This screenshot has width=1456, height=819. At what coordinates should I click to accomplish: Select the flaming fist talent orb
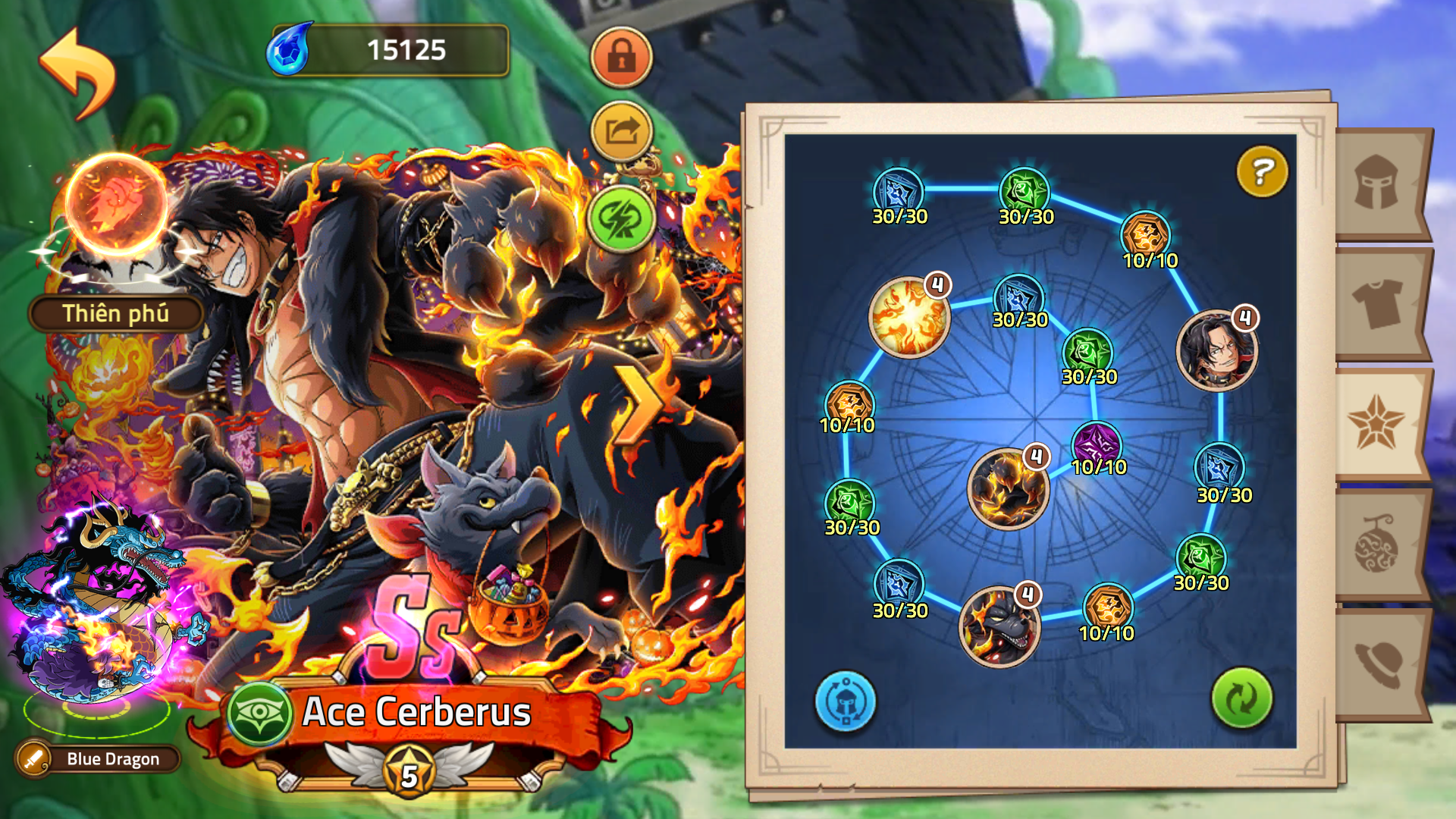pyautogui.click(x=115, y=205)
